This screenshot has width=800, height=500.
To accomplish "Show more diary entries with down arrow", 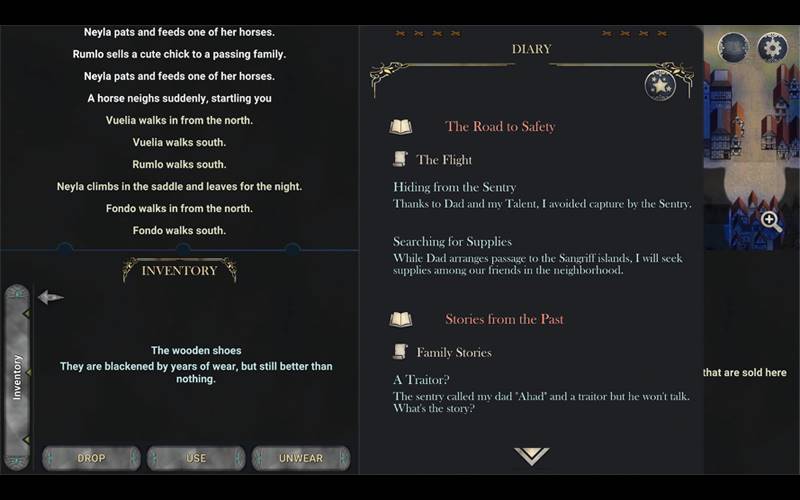I will (x=531, y=456).
